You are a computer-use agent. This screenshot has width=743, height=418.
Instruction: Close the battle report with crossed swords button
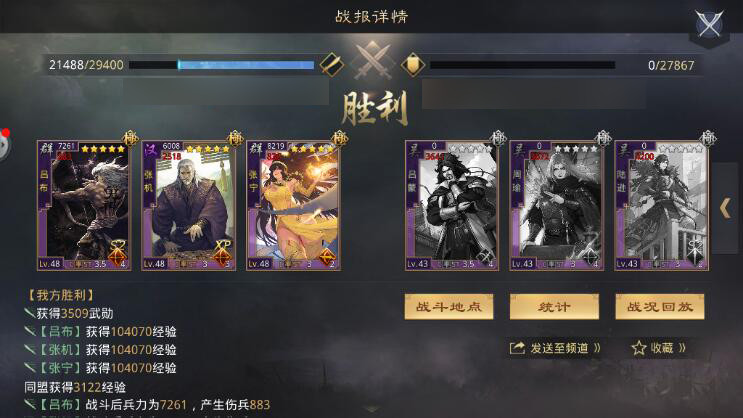click(x=709, y=26)
